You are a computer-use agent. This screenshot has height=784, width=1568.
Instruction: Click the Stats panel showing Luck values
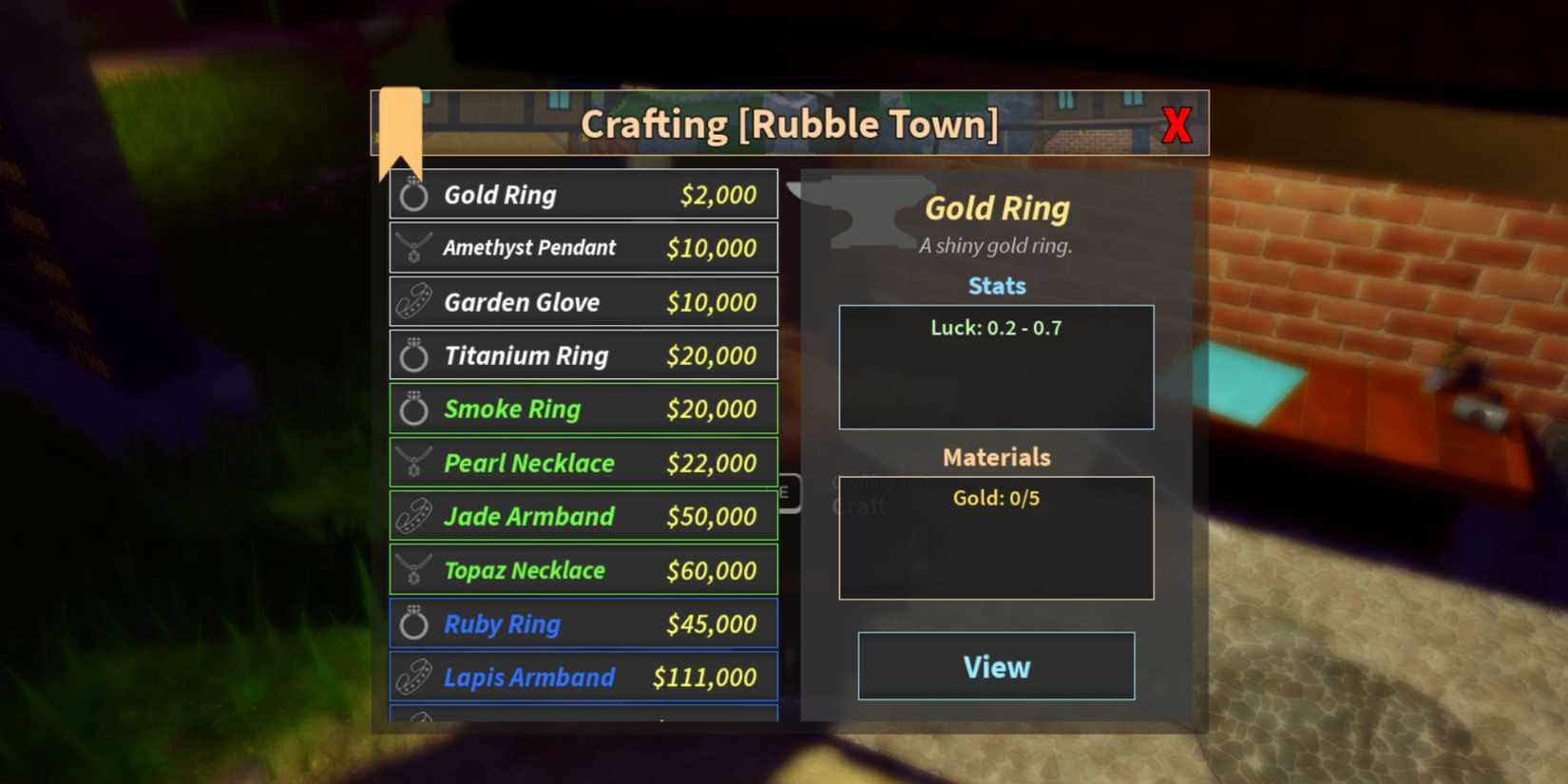coord(995,366)
